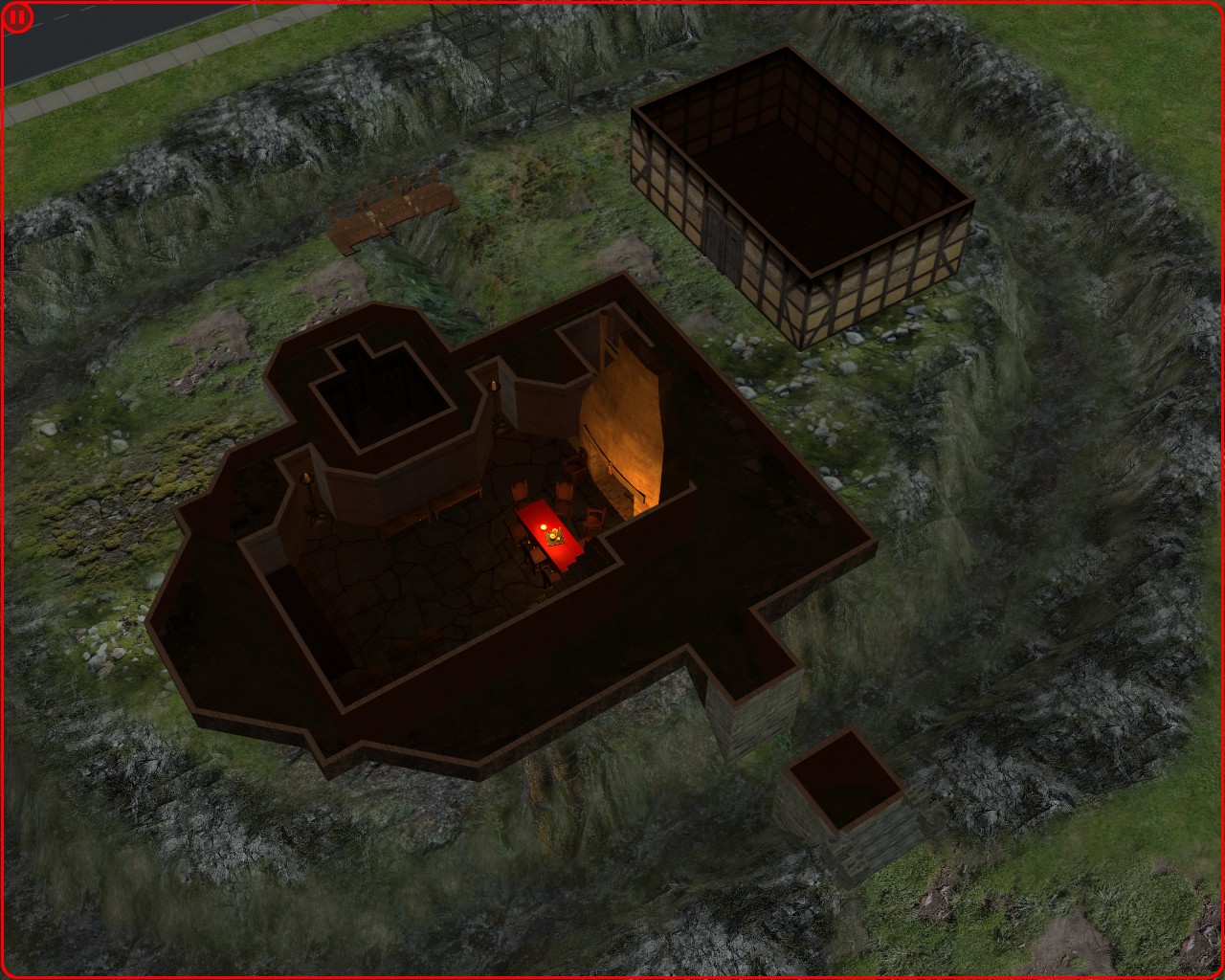This screenshot has width=1225, height=980.
Task: Click the red pause icon
Action: click(x=17, y=18)
